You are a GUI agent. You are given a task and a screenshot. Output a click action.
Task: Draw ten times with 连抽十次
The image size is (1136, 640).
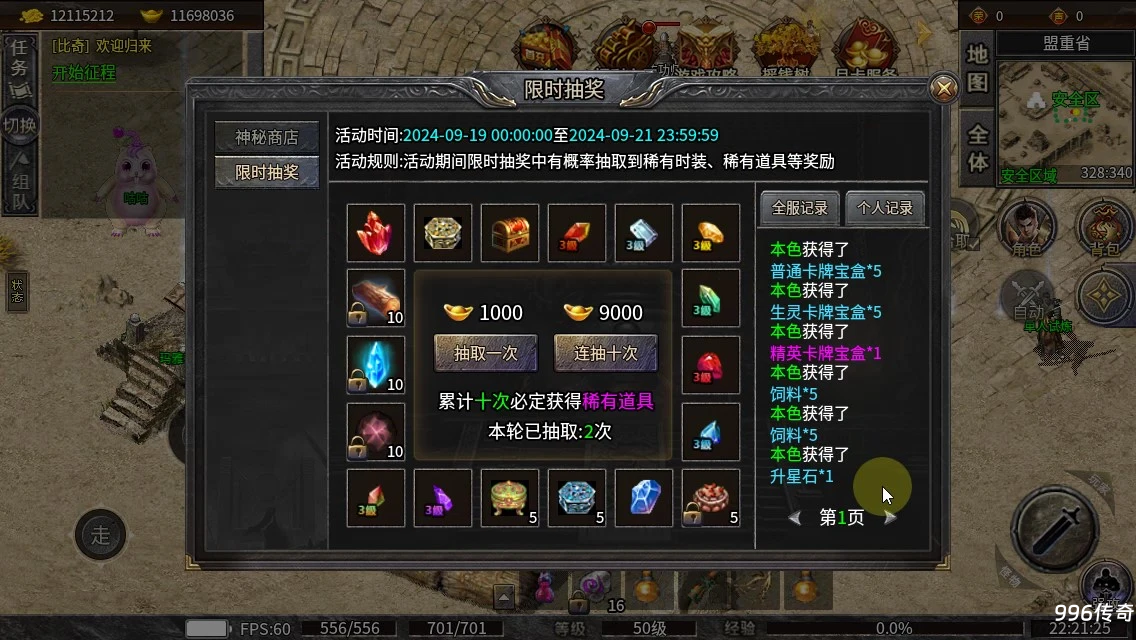click(x=606, y=353)
